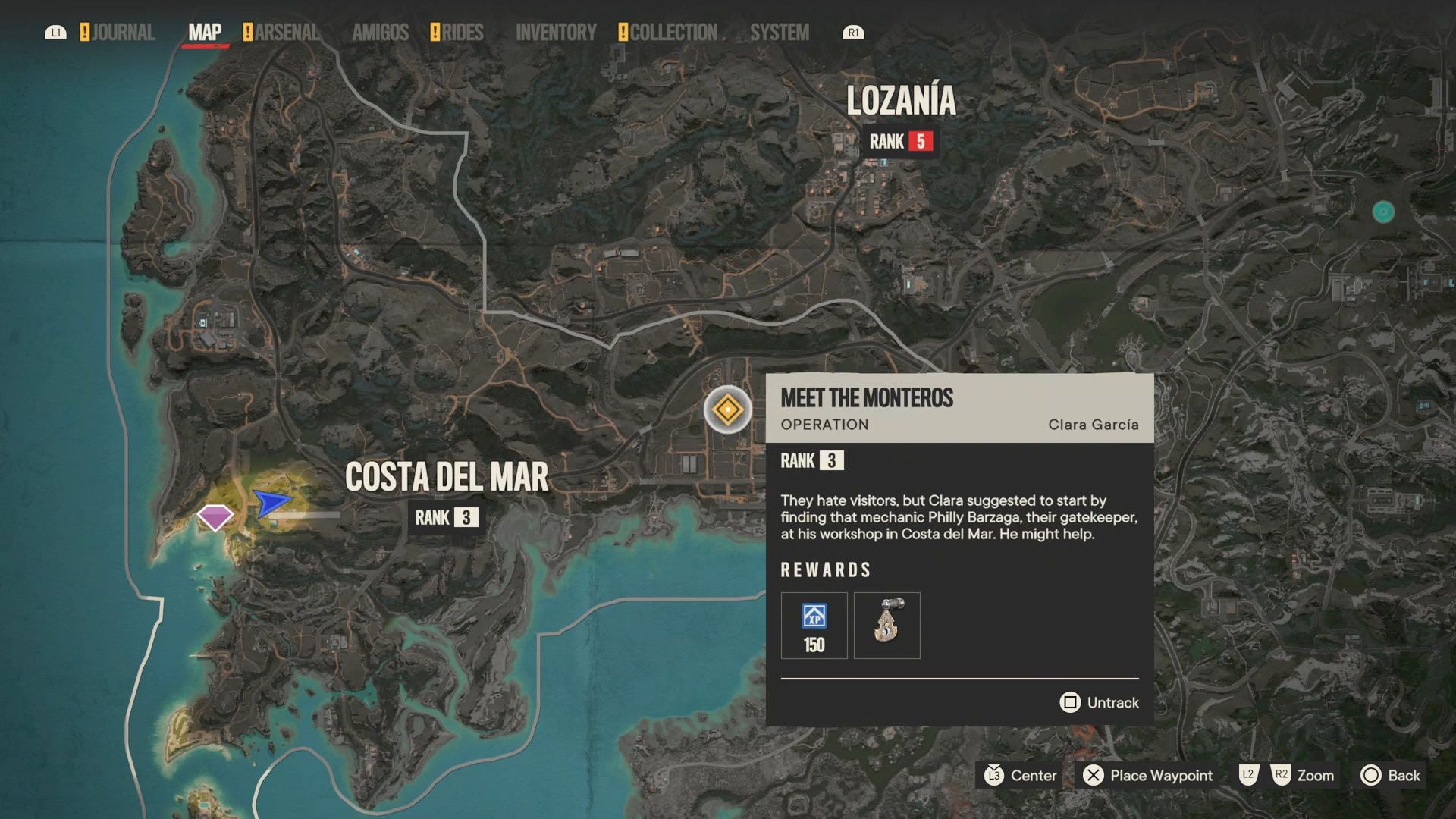
Task: Untrack the Meet the Monteros operation
Action: [1099, 703]
